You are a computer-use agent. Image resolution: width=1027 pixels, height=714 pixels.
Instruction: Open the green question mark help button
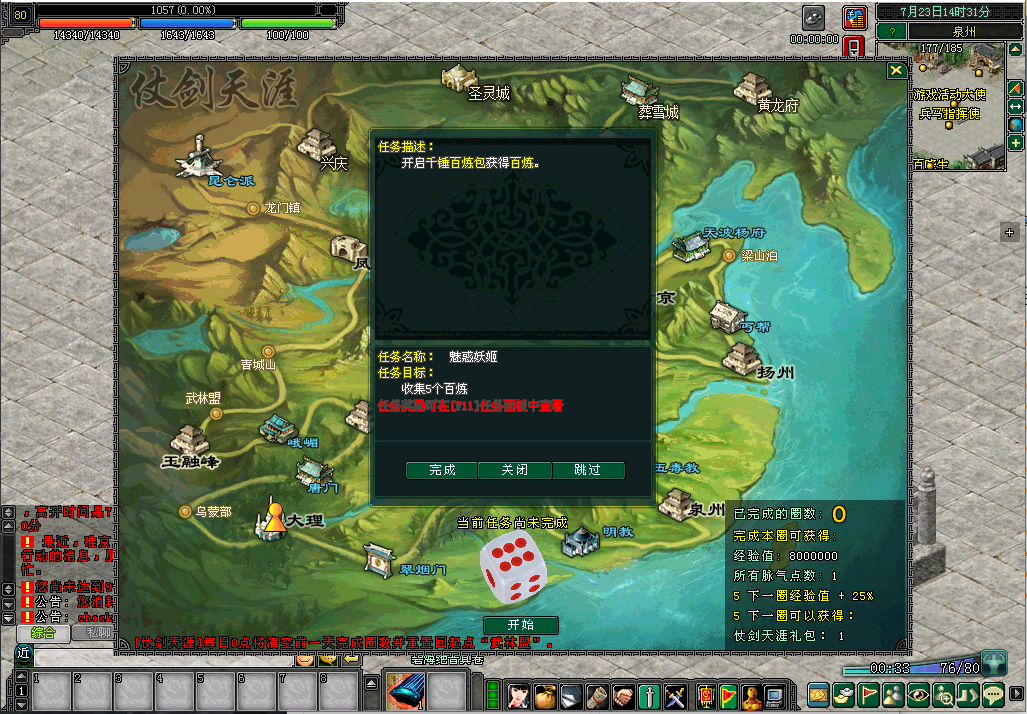pyautogui.click(x=891, y=31)
